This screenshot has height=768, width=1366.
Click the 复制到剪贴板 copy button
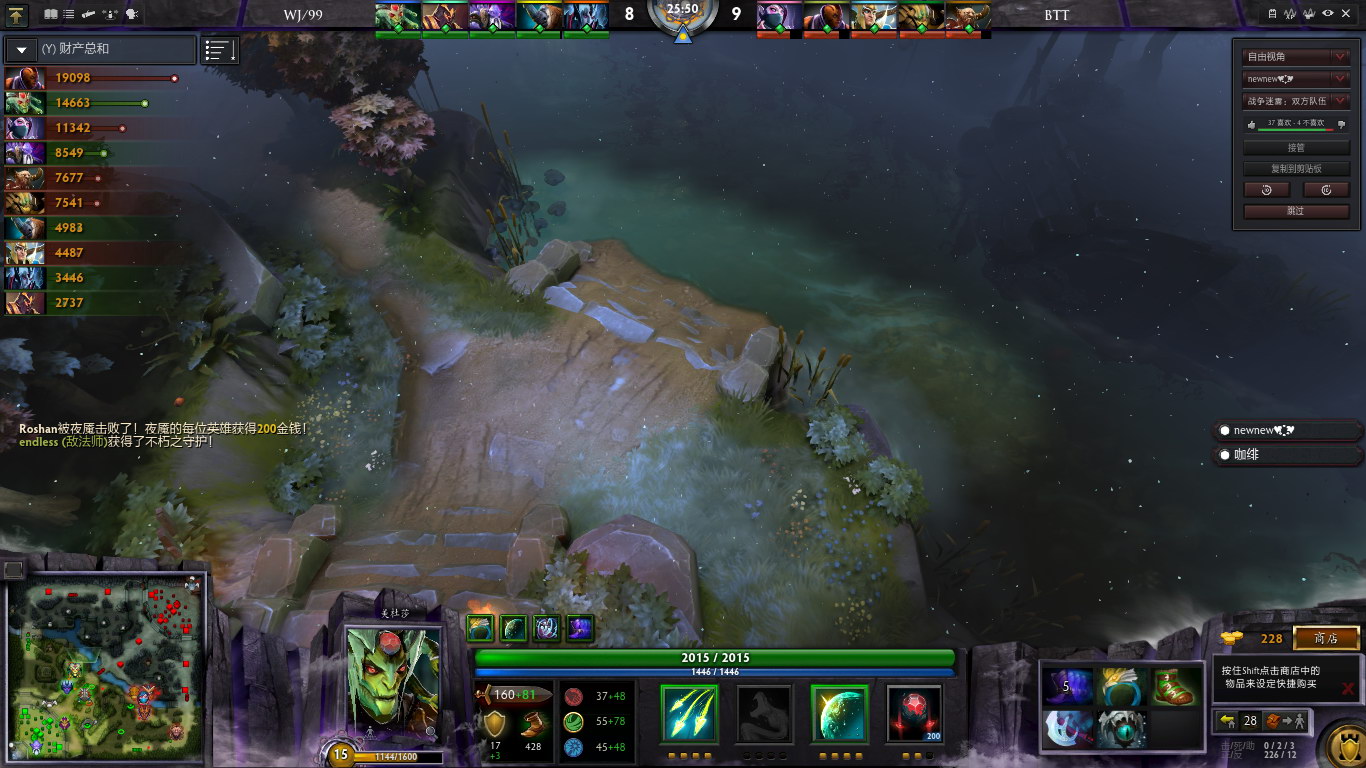point(1296,169)
